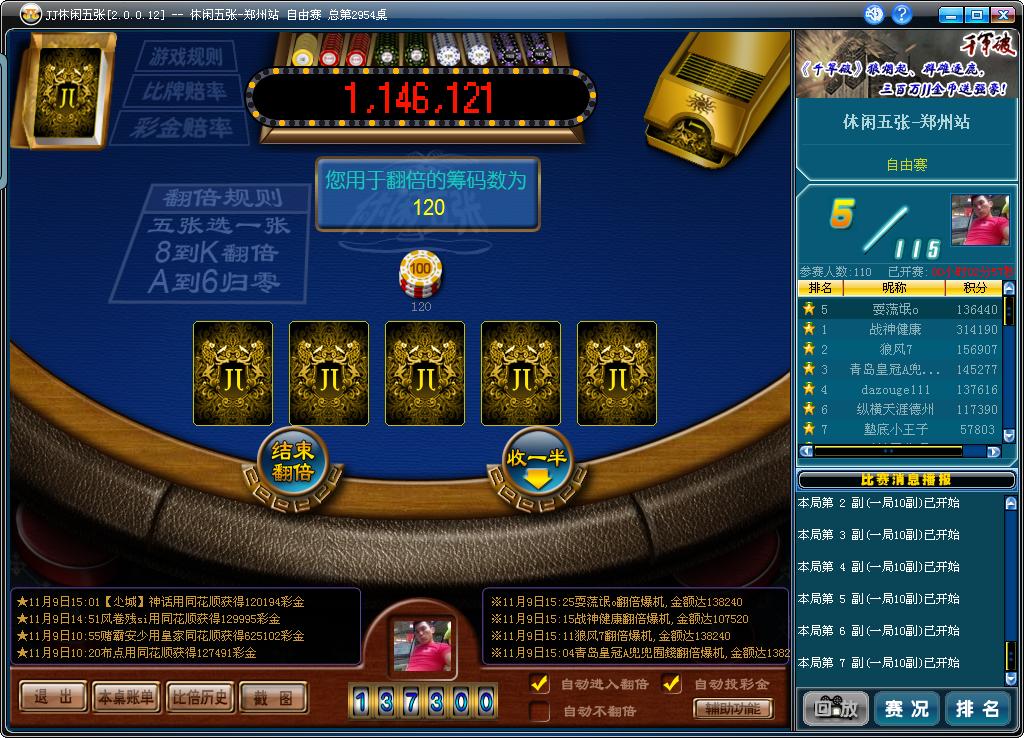Take a screenshot with the 截图 button

pyautogui.click(x=272, y=697)
